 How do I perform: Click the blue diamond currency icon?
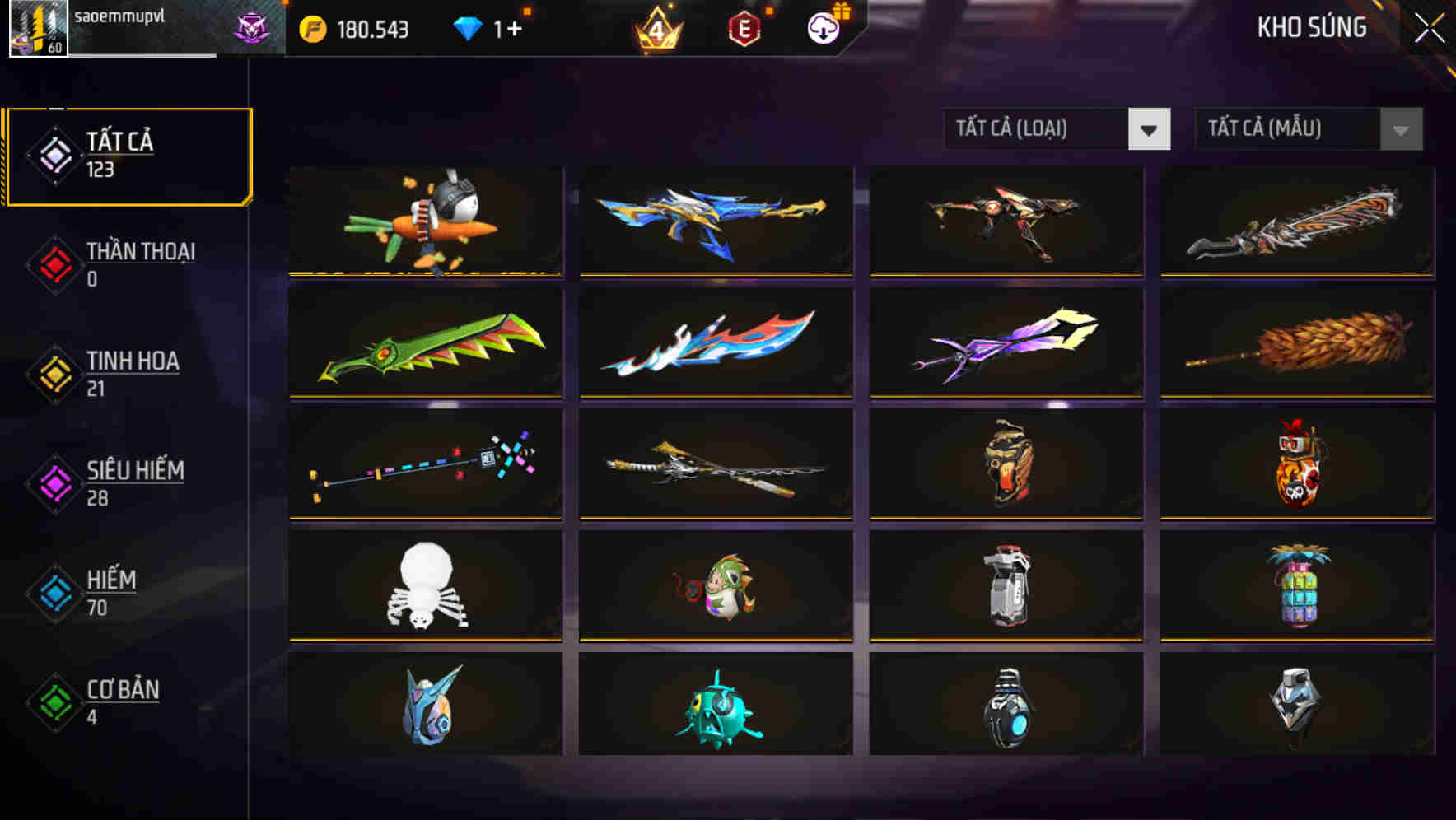(x=468, y=27)
